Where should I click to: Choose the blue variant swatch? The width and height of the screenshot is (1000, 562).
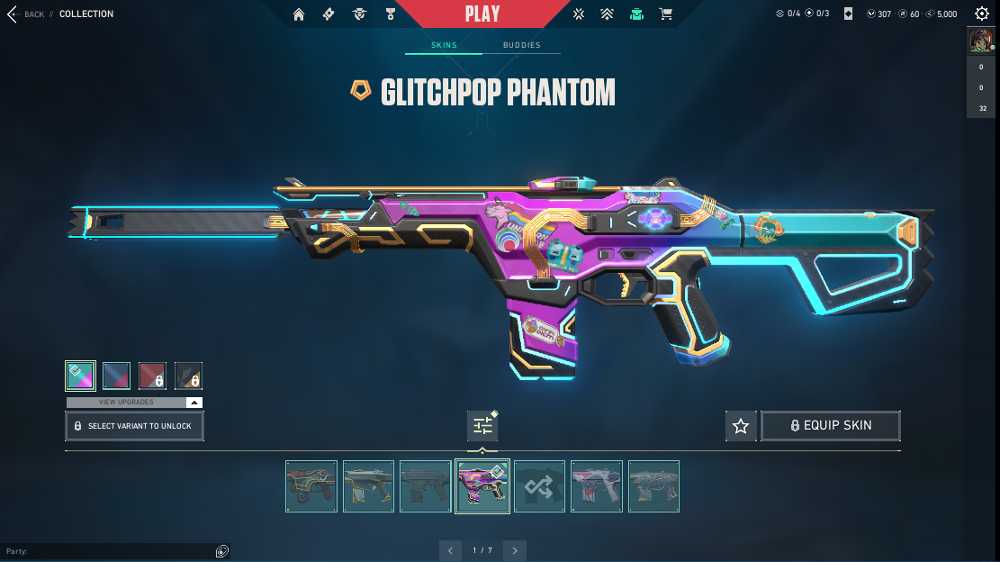pyautogui.click(x=116, y=376)
